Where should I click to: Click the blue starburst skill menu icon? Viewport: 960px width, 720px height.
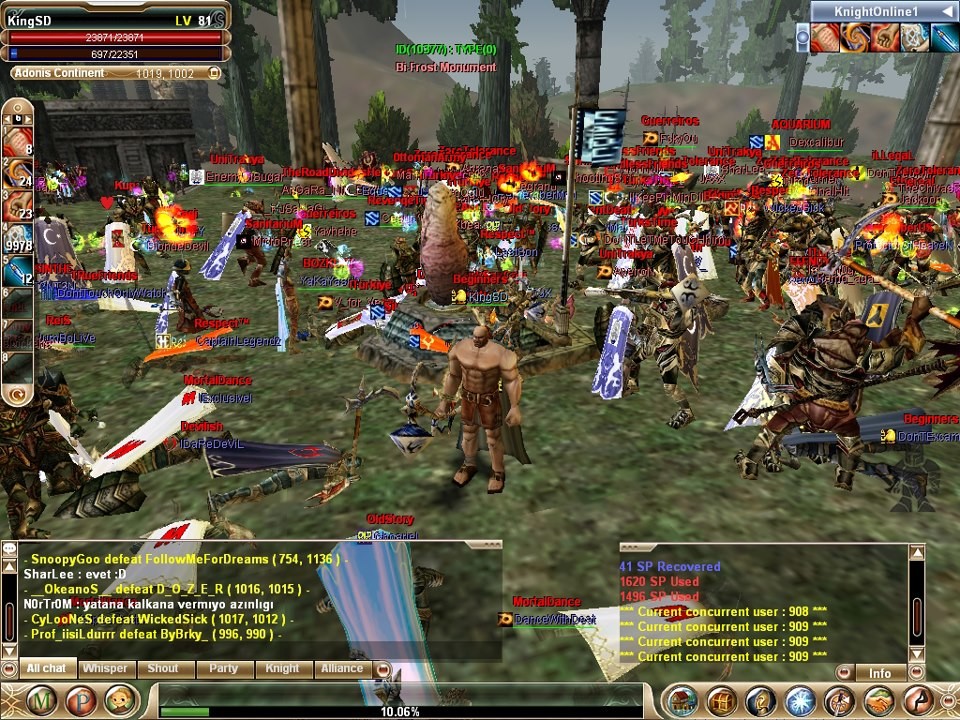click(x=800, y=701)
